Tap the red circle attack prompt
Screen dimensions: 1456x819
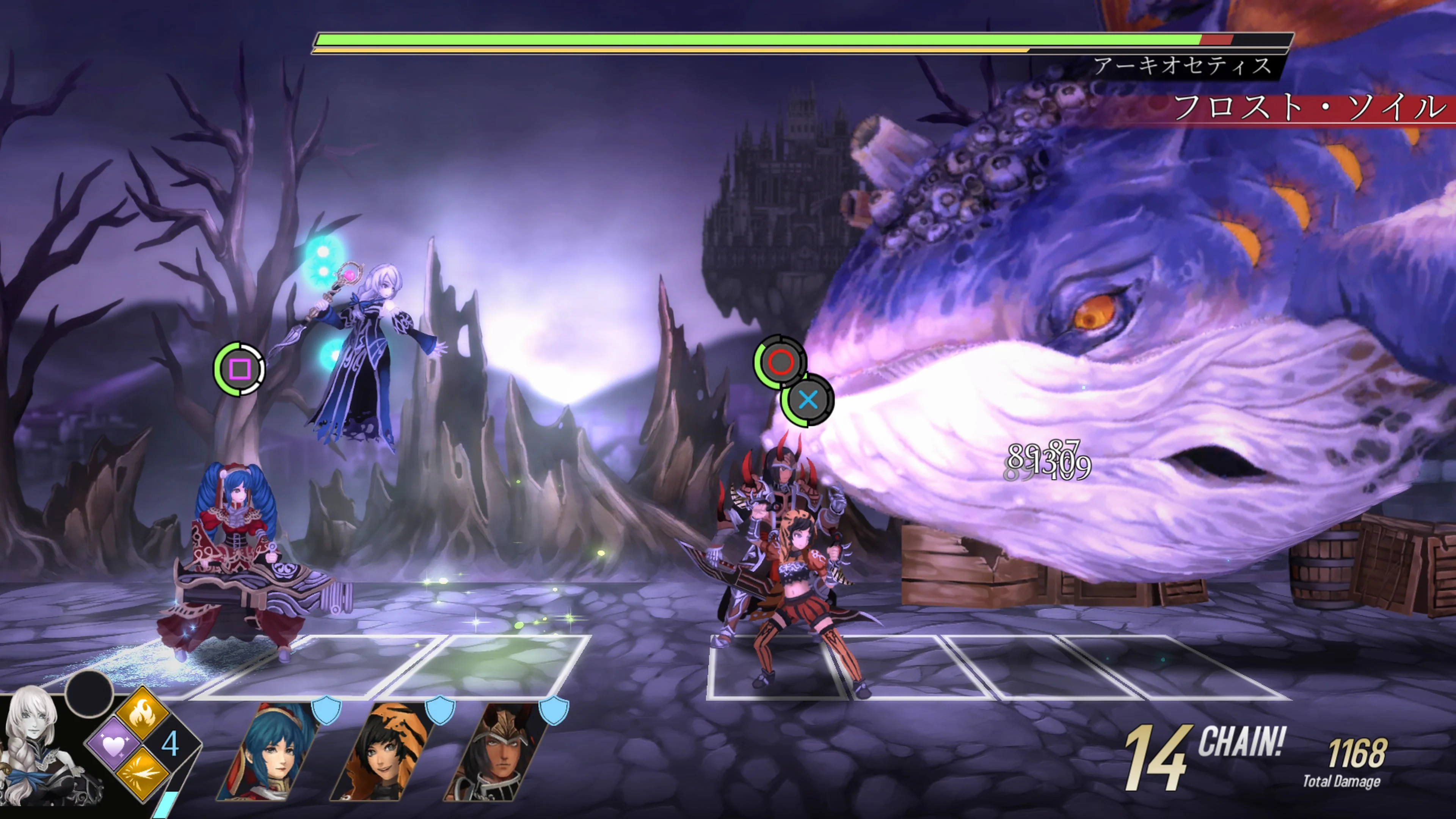pos(782,363)
